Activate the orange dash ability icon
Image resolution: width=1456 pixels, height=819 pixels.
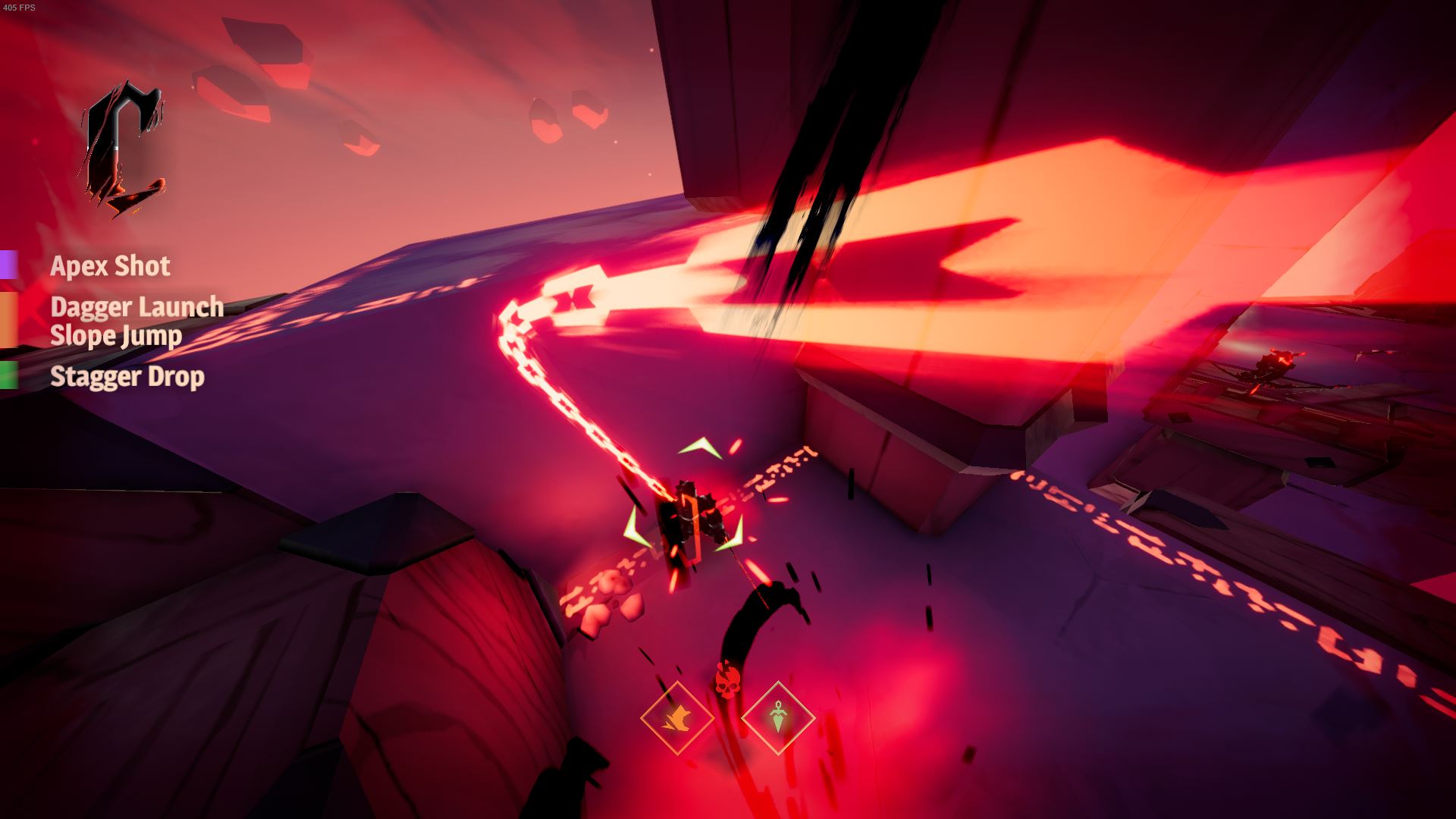677,717
